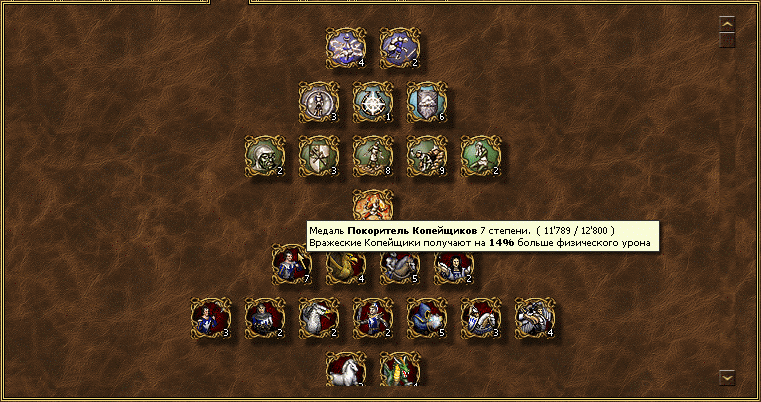This screenshot has height=402, width=761.
Task: Select the red pikeman medal numbered 7
Action: click(x=292, y=264)
